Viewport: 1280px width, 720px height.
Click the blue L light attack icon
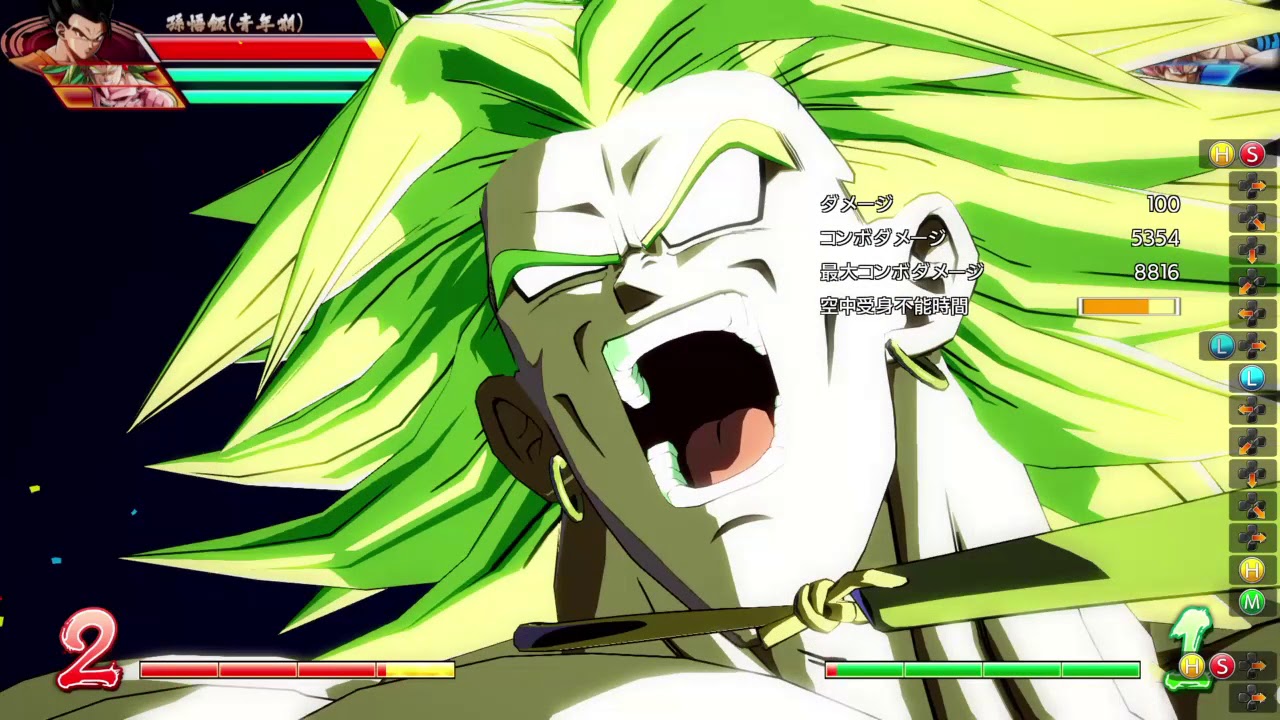1219,346
